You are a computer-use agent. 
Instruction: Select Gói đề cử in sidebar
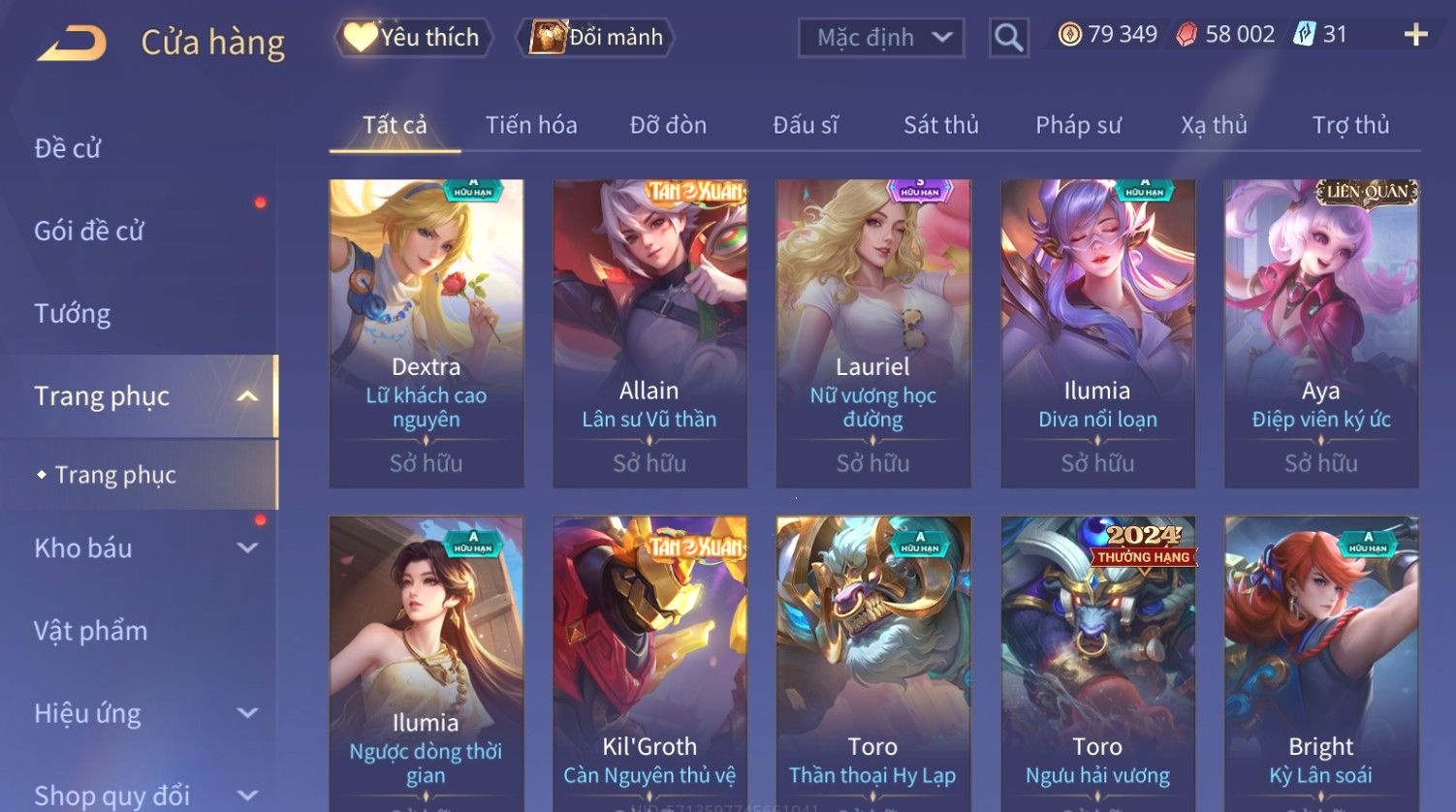pos(89,231)
